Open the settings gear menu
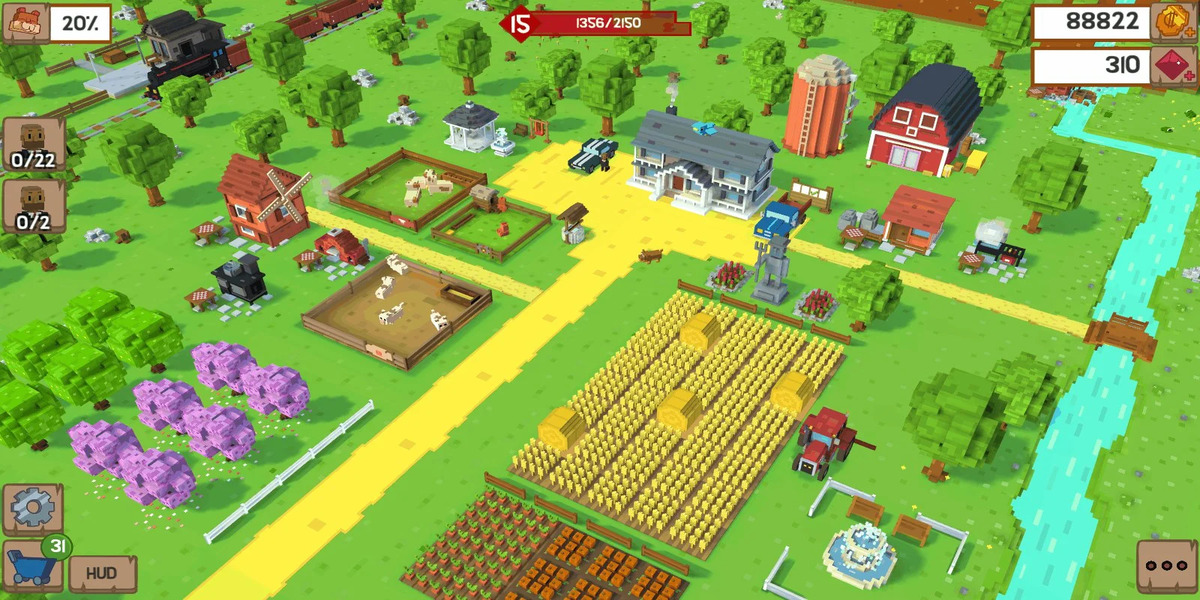The width and height of the screenshot is (1200, 600). (x=32, y=509)
